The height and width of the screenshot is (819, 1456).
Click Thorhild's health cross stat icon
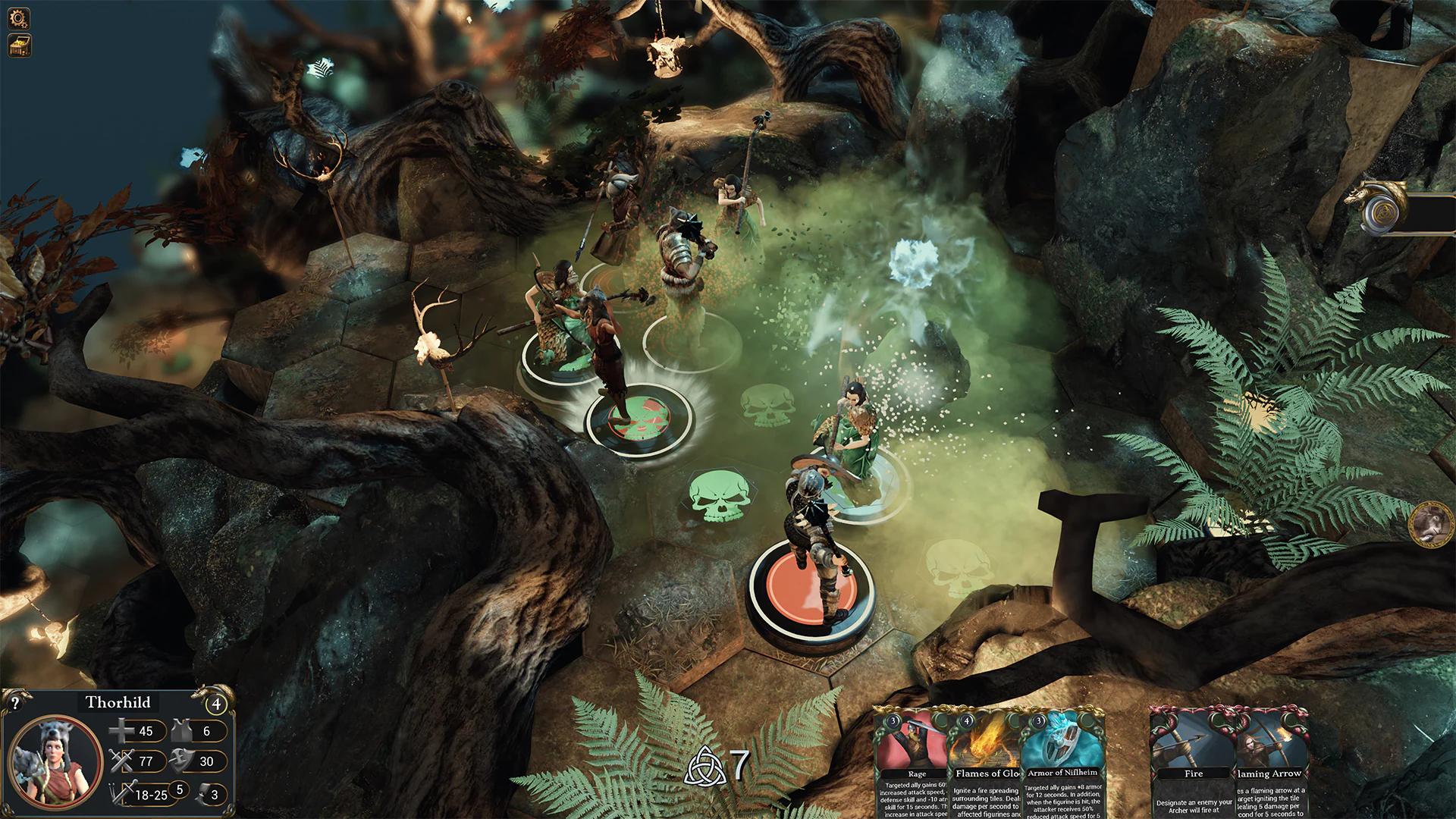pyautogui.click(x=121, y=731)
